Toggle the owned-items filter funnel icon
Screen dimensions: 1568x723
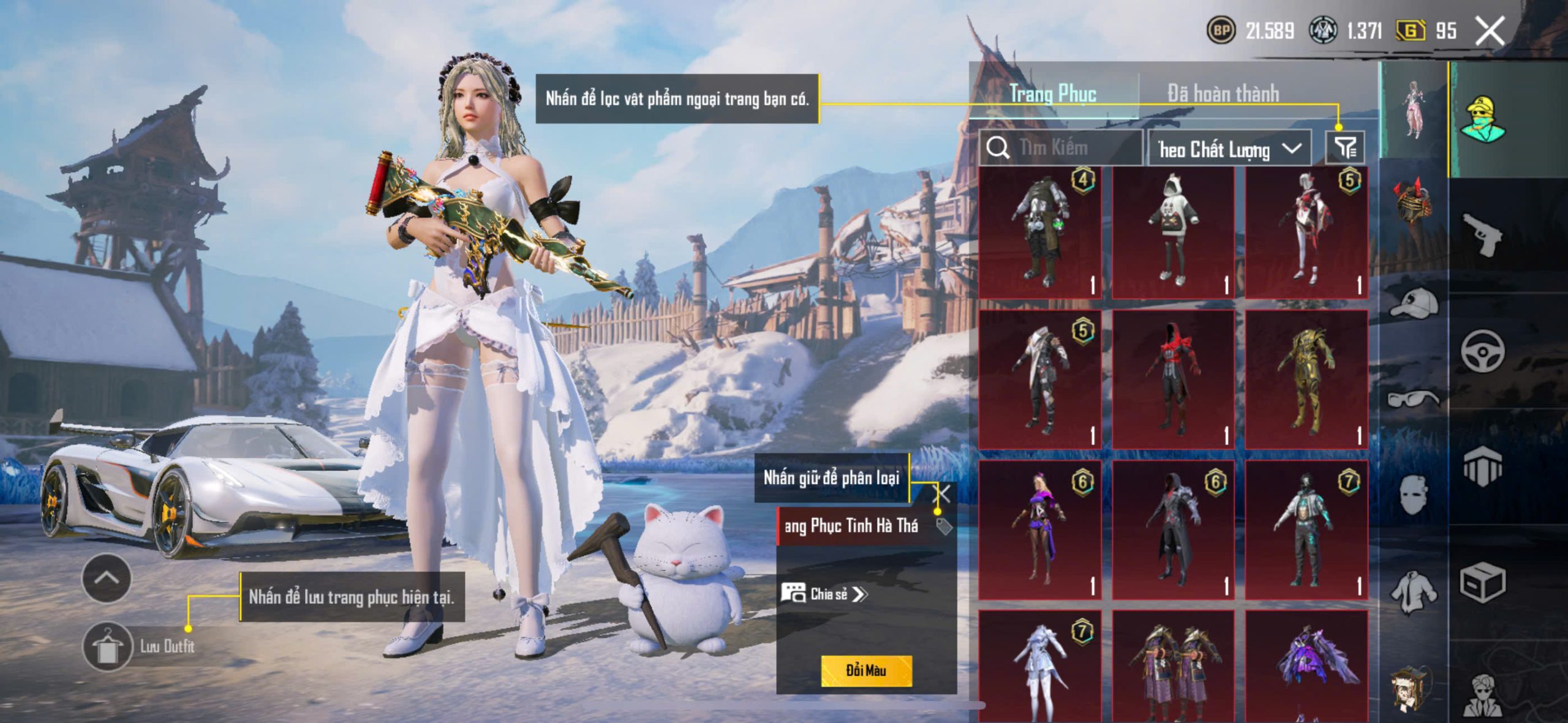[1345, 148]
